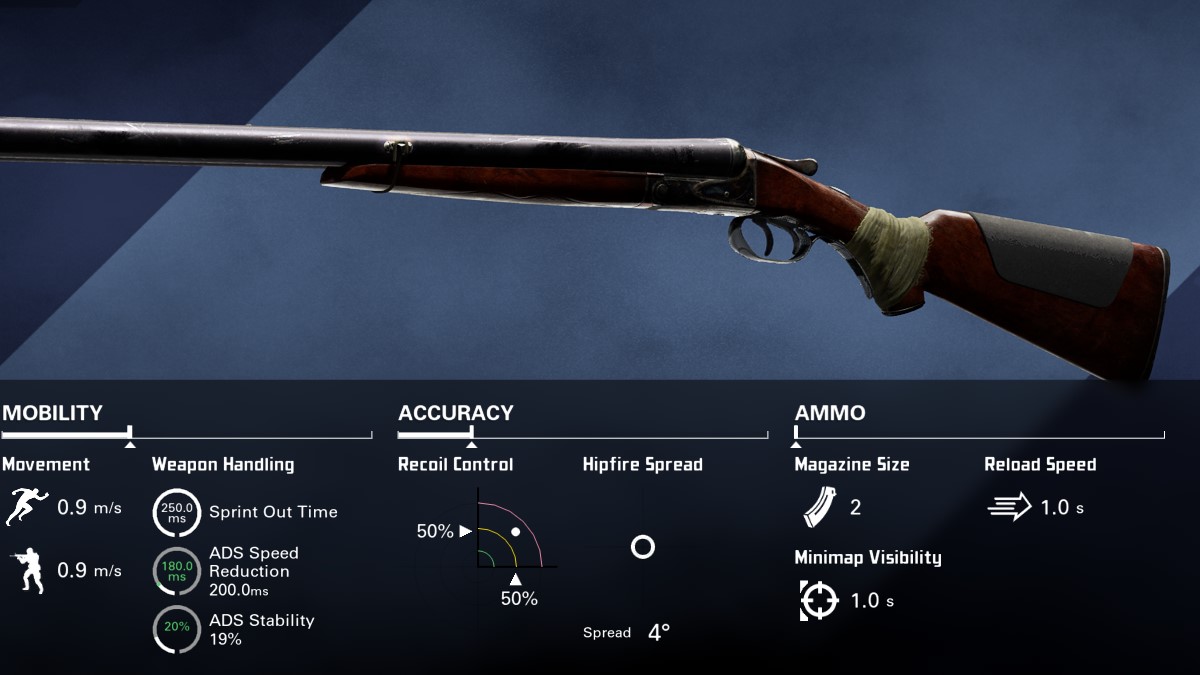Select the Magazine Size icon
The height and width of the screenshot is (675, 1200).
[817, 507]
